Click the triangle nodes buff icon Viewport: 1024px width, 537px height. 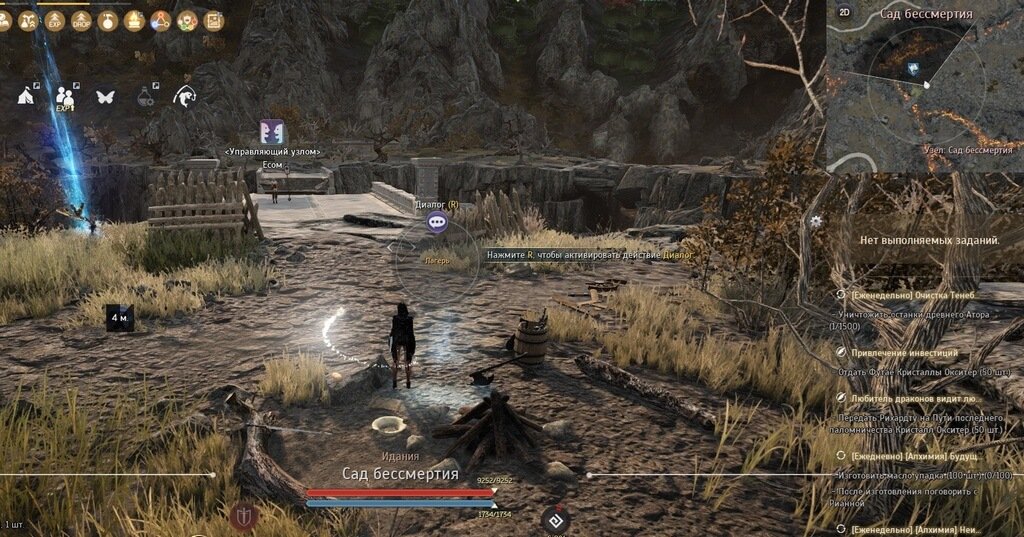(x=160, y=20)
